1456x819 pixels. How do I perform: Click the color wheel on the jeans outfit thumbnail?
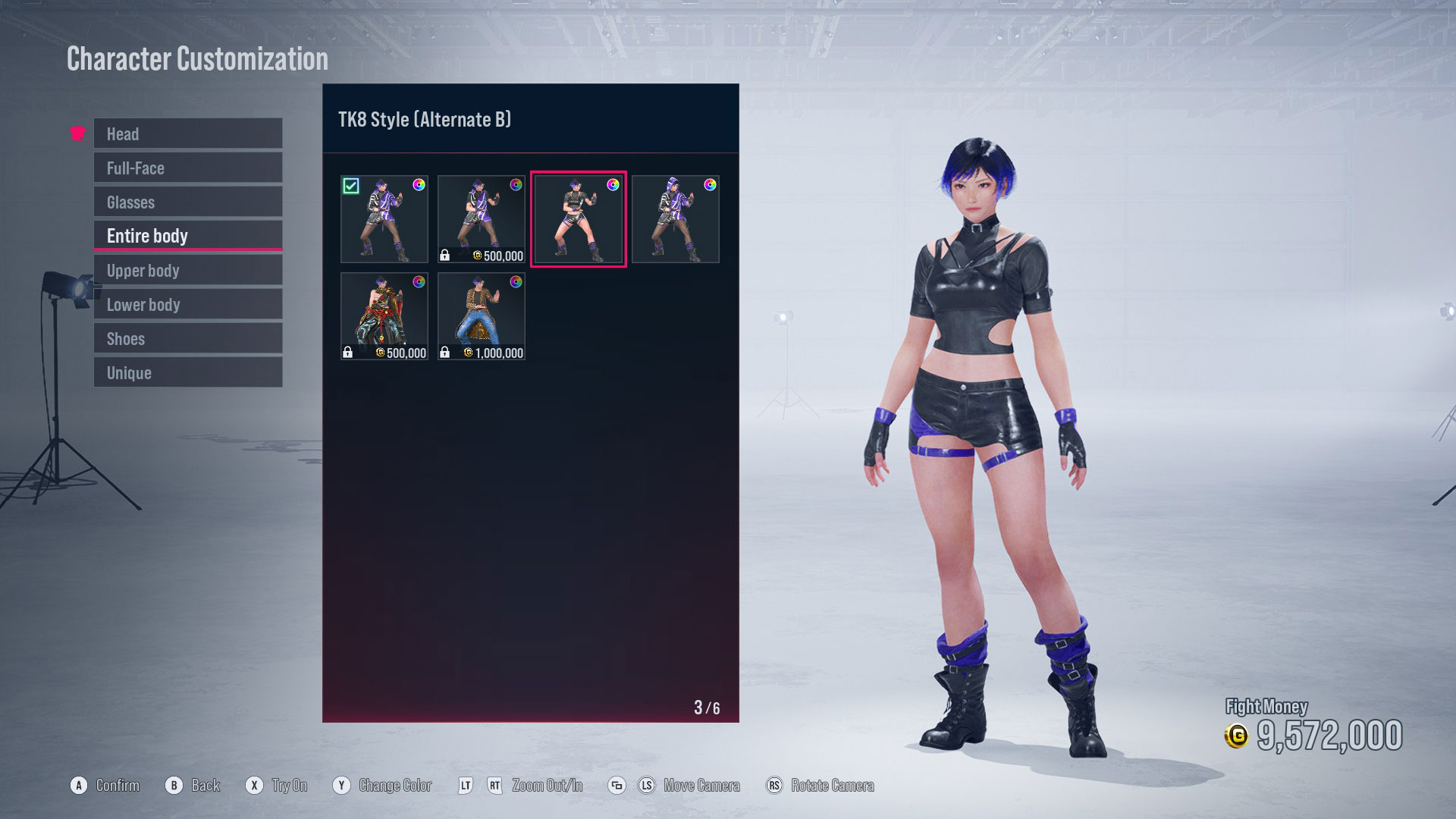pos(516,281)
